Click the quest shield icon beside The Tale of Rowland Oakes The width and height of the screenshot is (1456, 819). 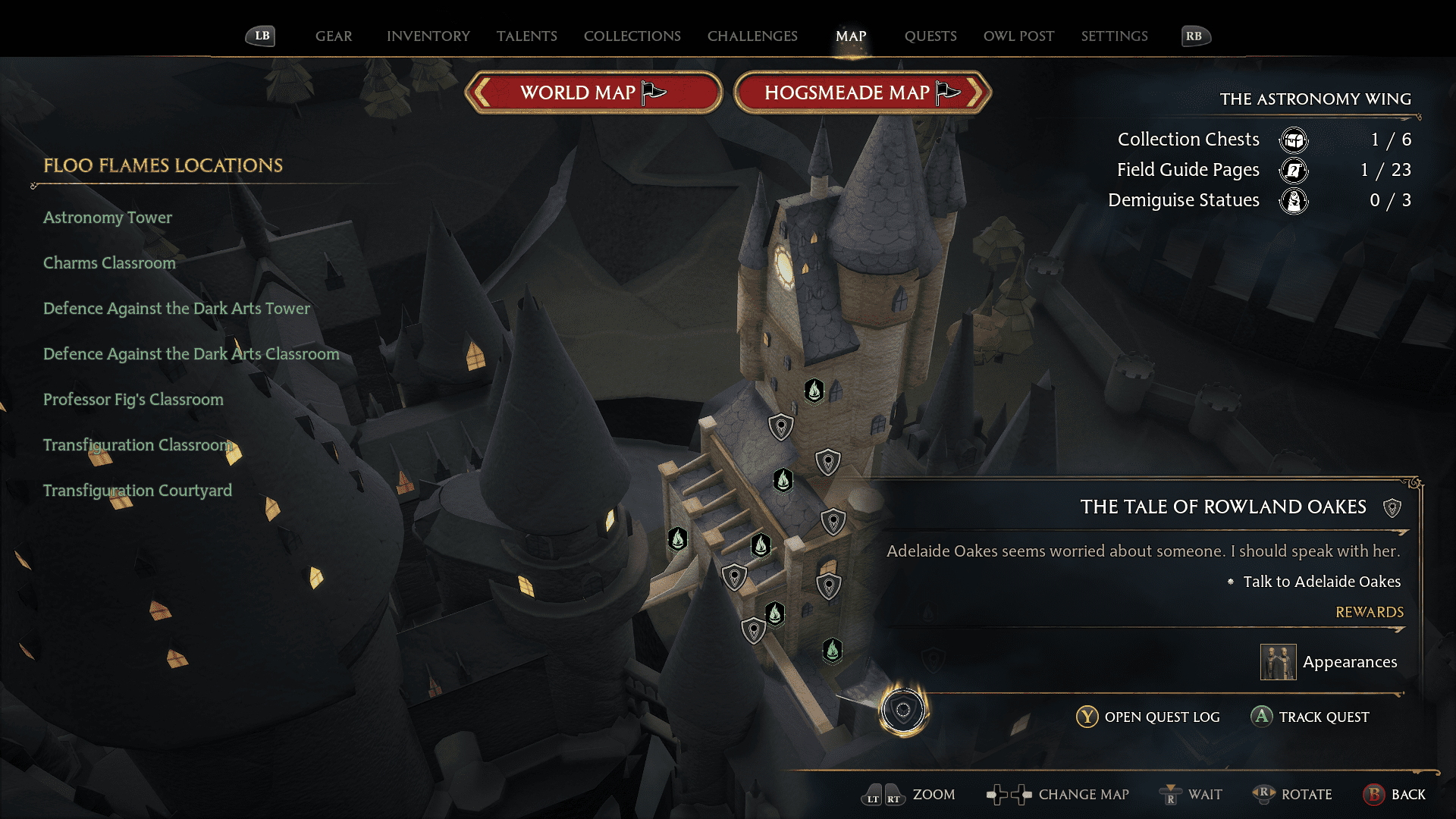tap(1392, 508)
